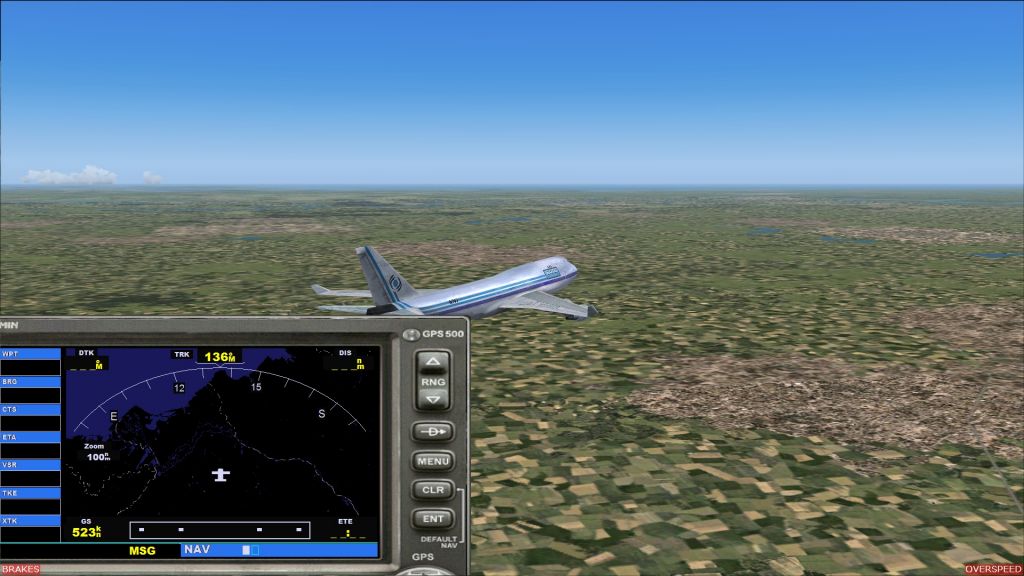Increase range with the RNG up arrow
Screen dimensions: 1024x576
coord(432,362)
